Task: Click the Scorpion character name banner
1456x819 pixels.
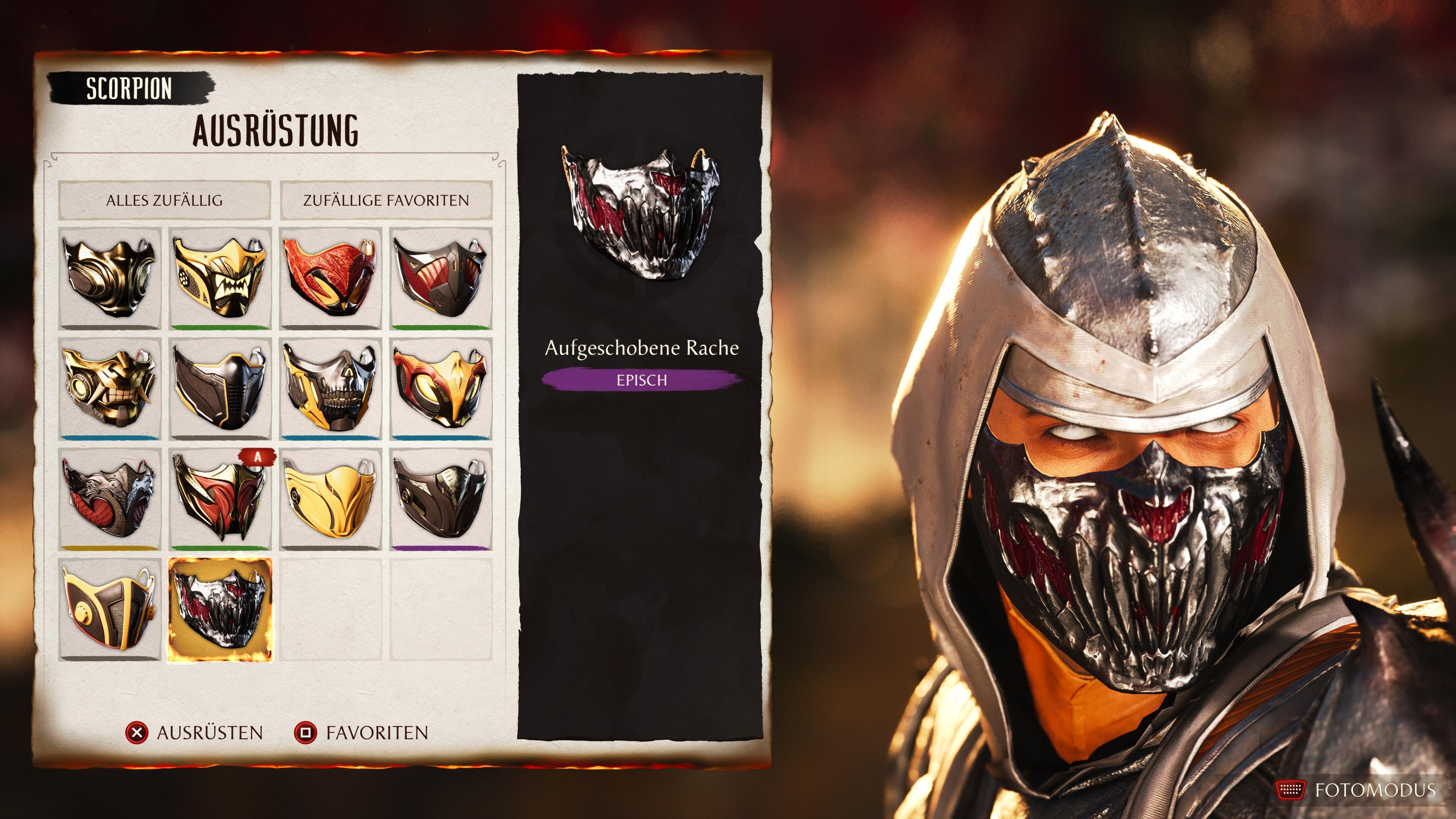Action: pyautogui.click(x=129, y=88)
